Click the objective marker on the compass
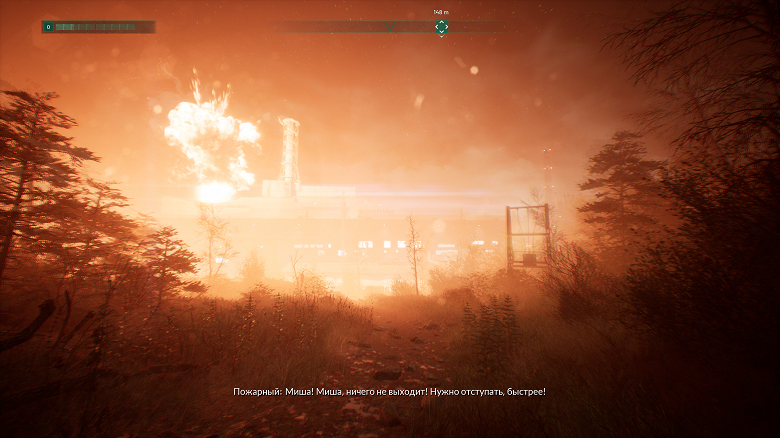780x438 pixels. tap(441, 27)
